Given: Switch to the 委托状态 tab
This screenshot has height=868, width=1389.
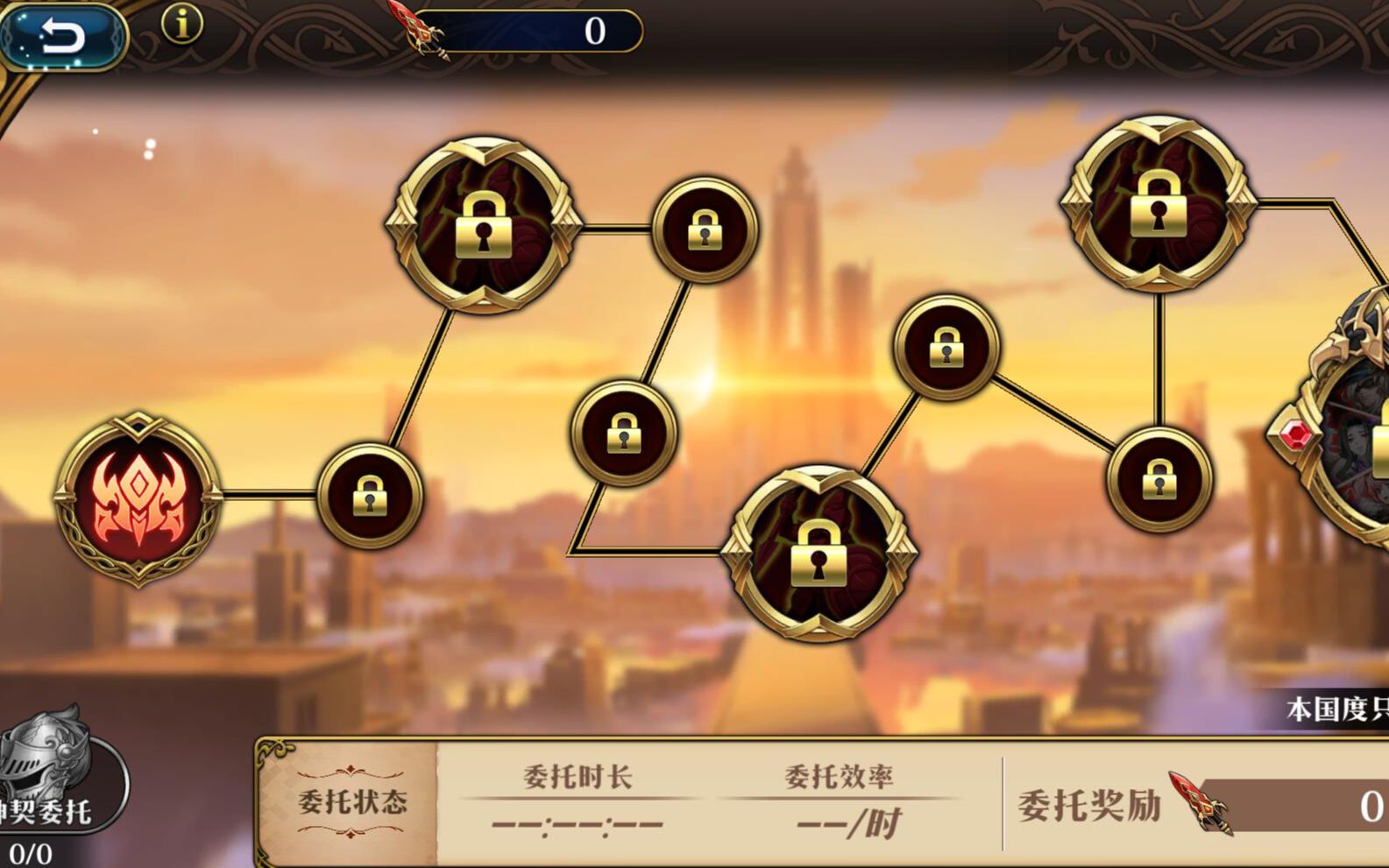Looking at the screenshot, I should point(354,800).
